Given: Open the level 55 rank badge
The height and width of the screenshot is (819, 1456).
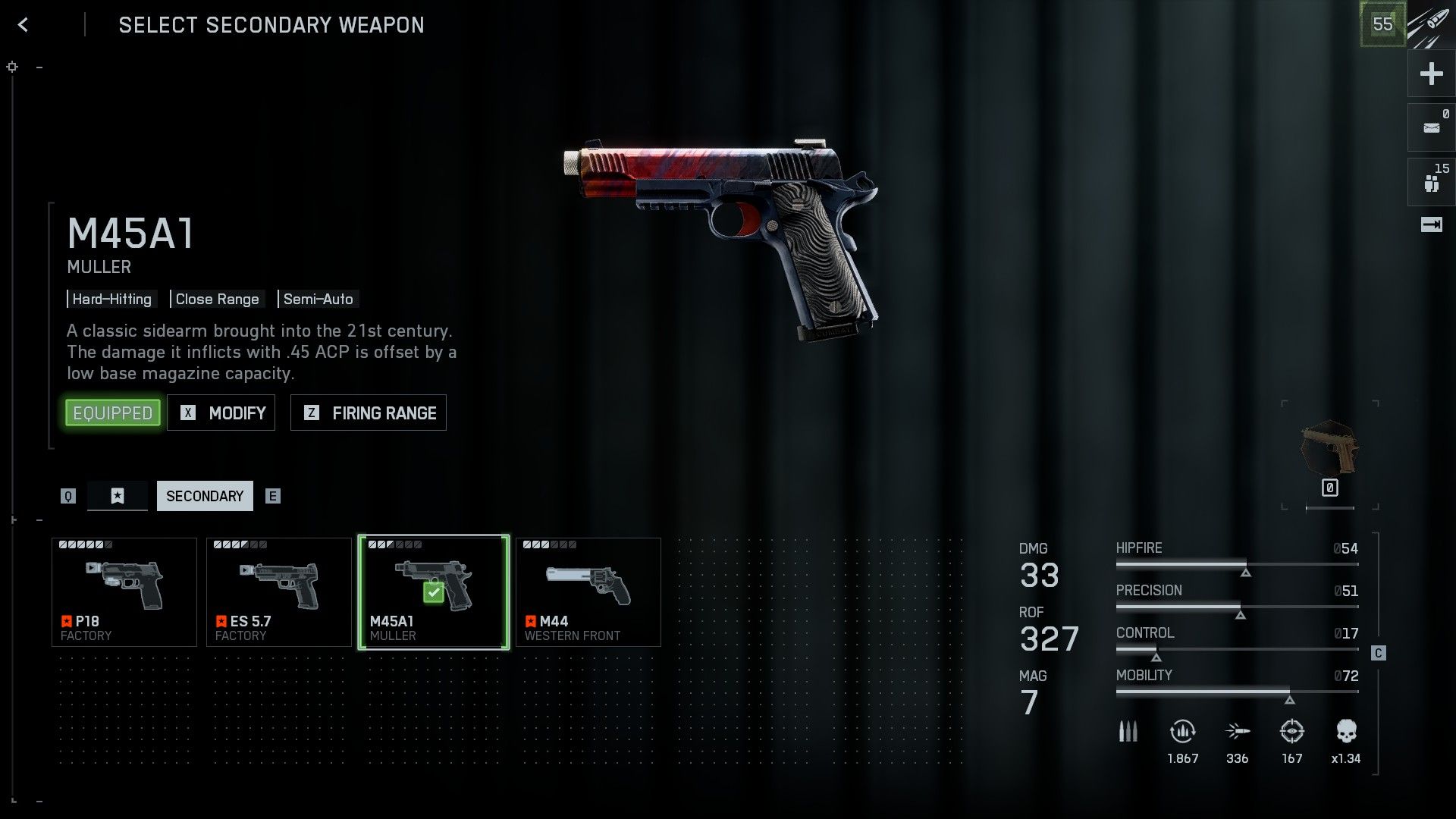Looking at the screenshot, I should tap(1382, 24).
